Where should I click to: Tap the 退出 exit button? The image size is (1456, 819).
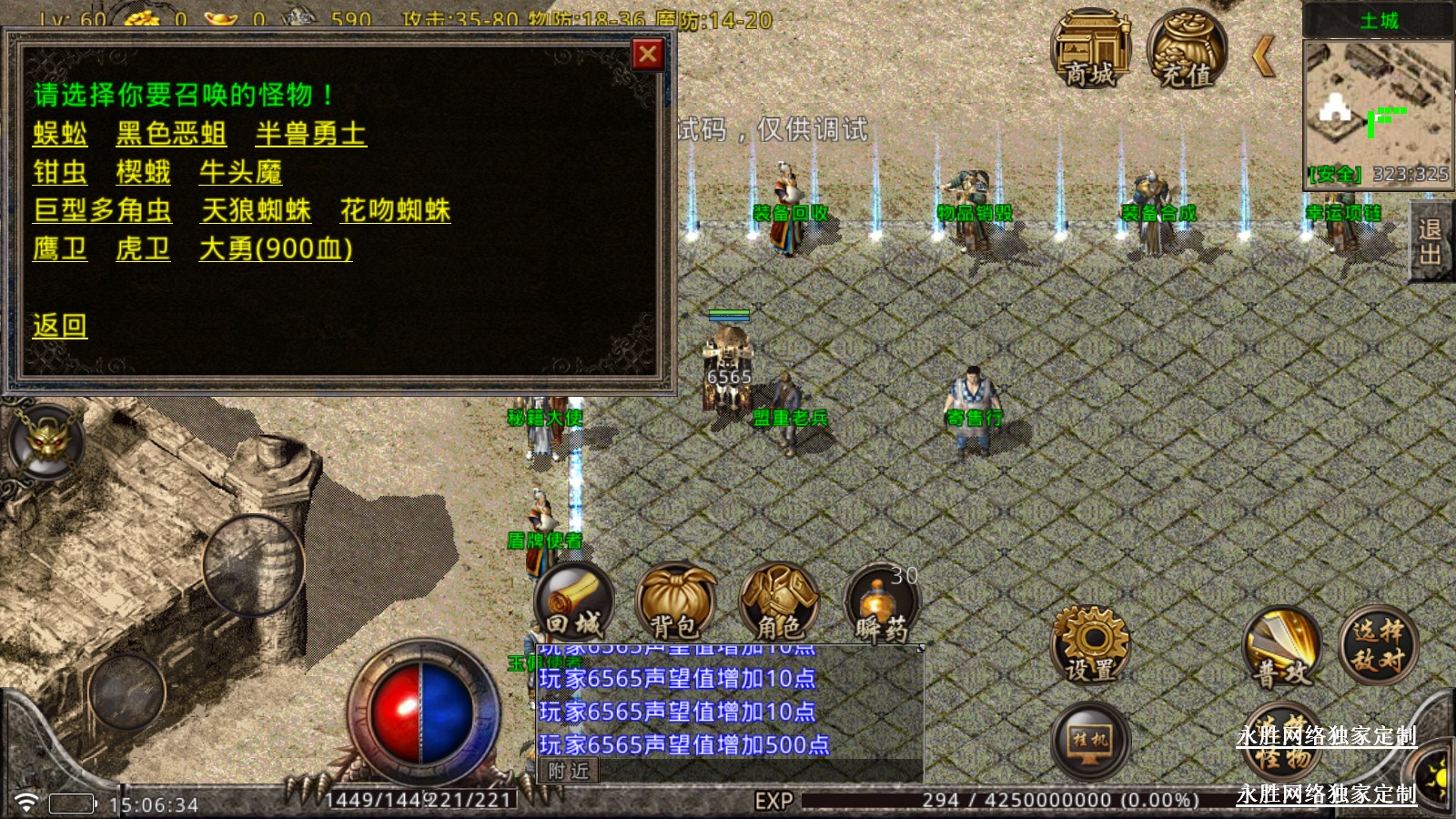[1430, 242]
